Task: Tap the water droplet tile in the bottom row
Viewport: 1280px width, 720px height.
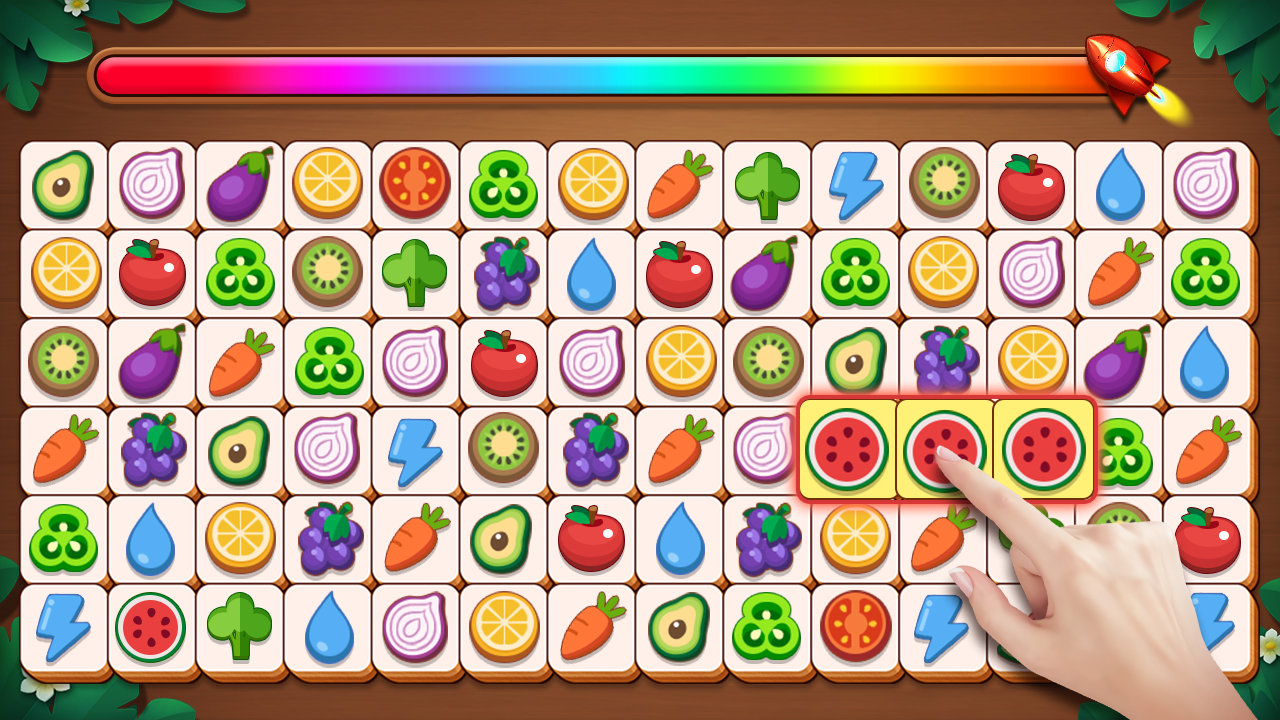Action: (327, 625)
